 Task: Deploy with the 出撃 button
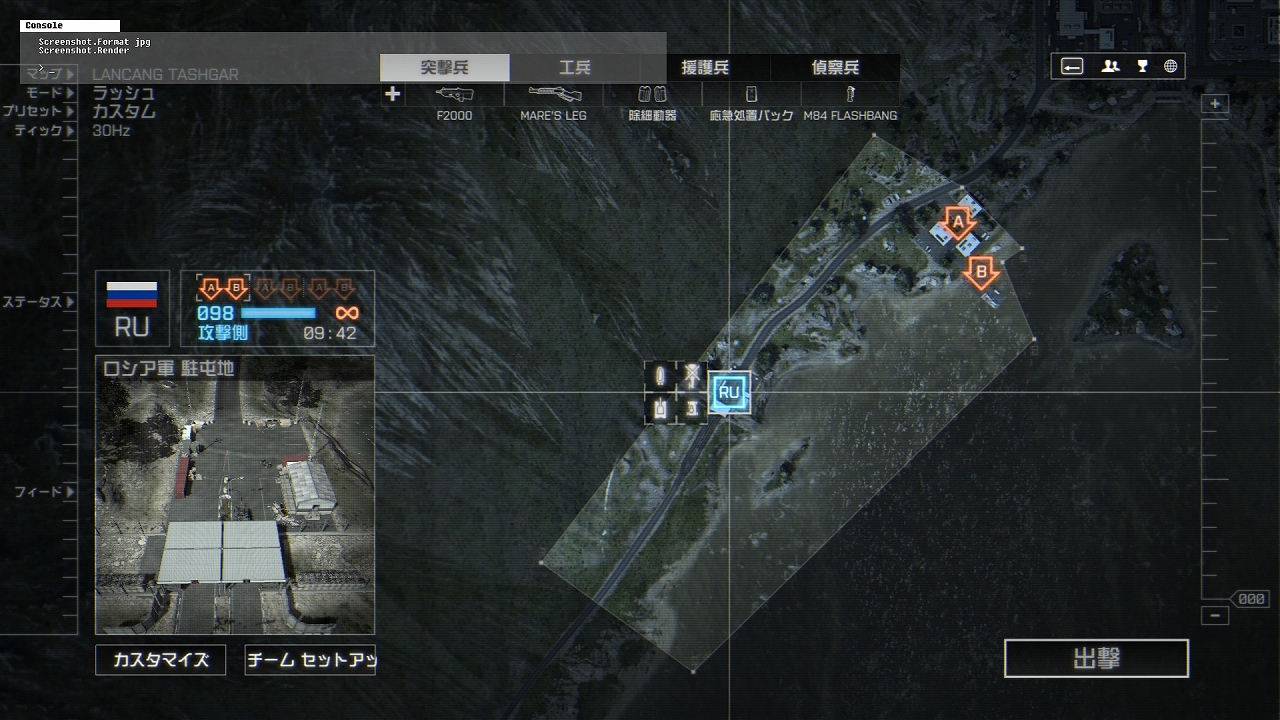tap(1096, 659)
